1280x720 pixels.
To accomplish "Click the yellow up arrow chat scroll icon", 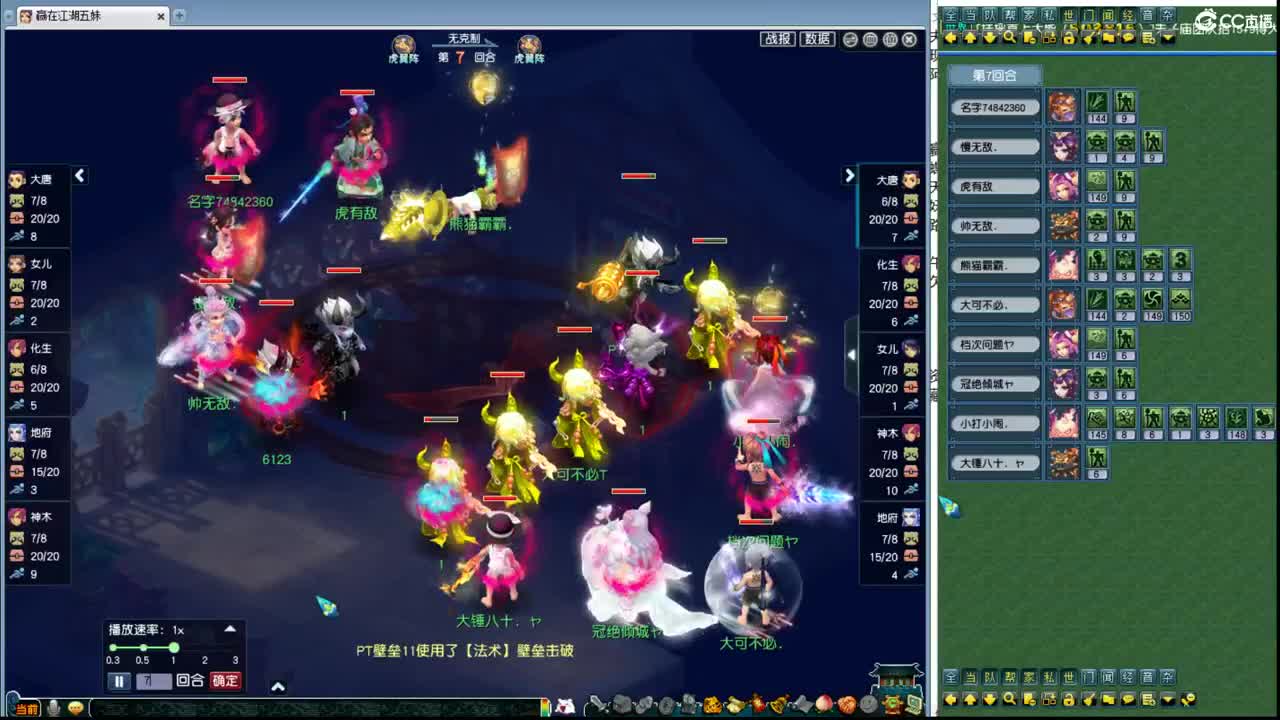I will pyautogui.click(x=968, y=37).
